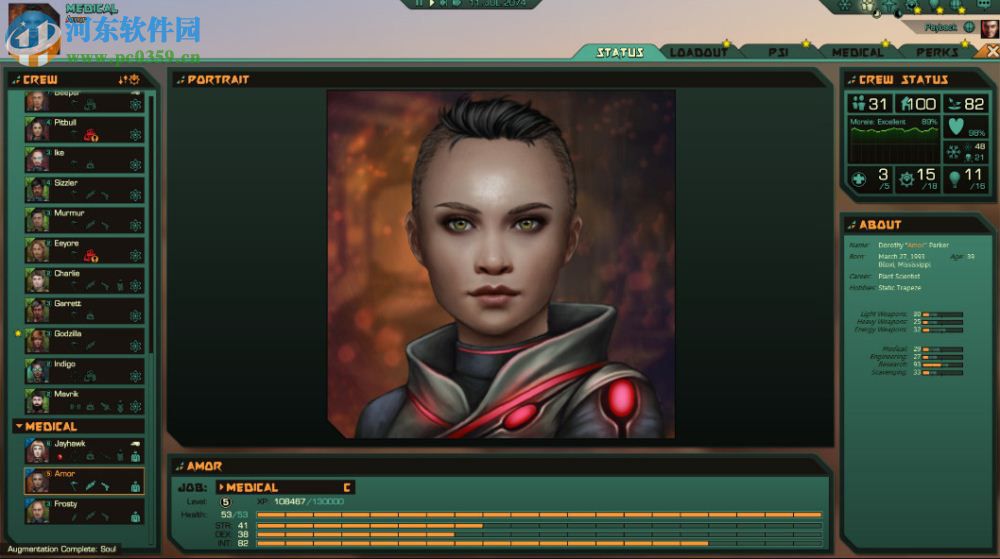Pick Godzilla from the crew list
1000x559 pixels.
[x=85, y=340]
